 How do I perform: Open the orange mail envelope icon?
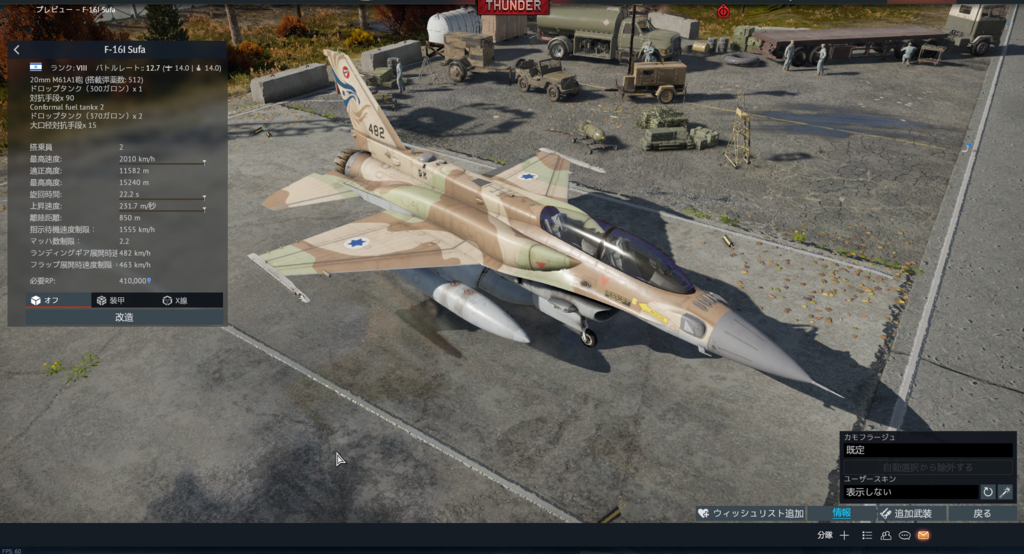point(923,536)
